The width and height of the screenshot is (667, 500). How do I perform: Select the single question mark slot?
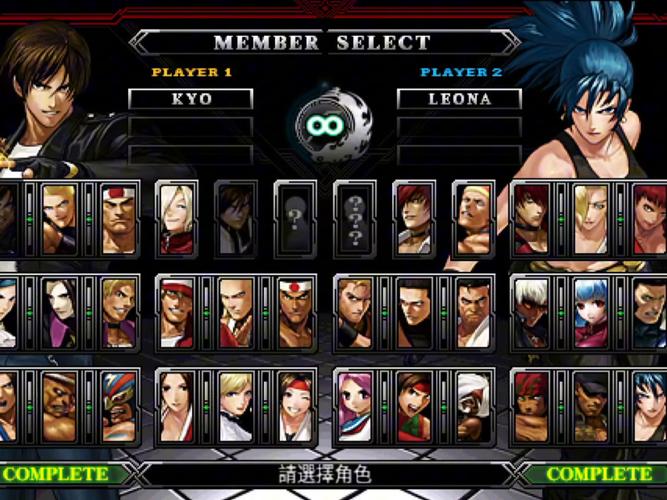(x=295, y=217)
